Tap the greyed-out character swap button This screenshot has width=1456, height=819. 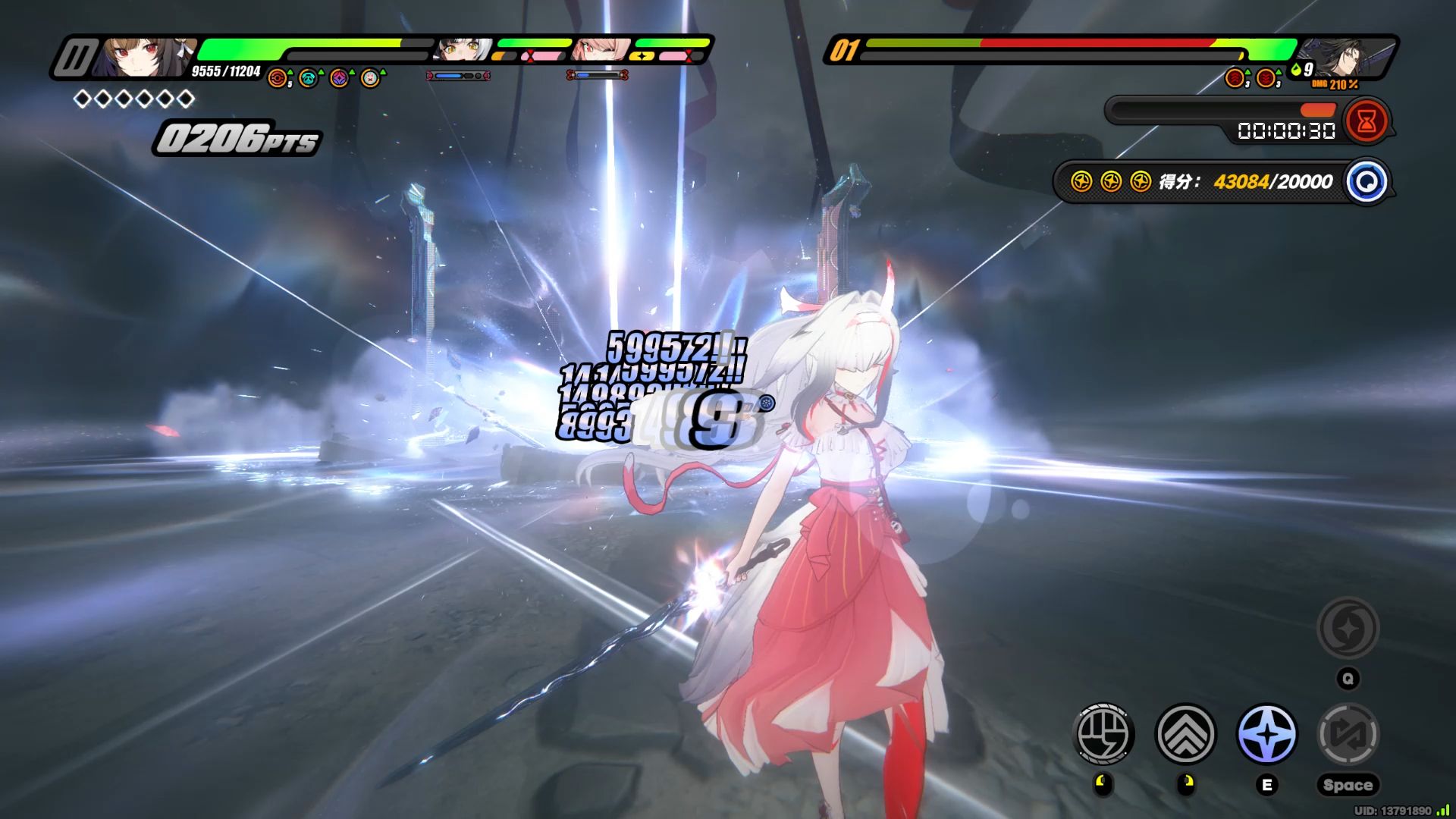(1348, 733)
